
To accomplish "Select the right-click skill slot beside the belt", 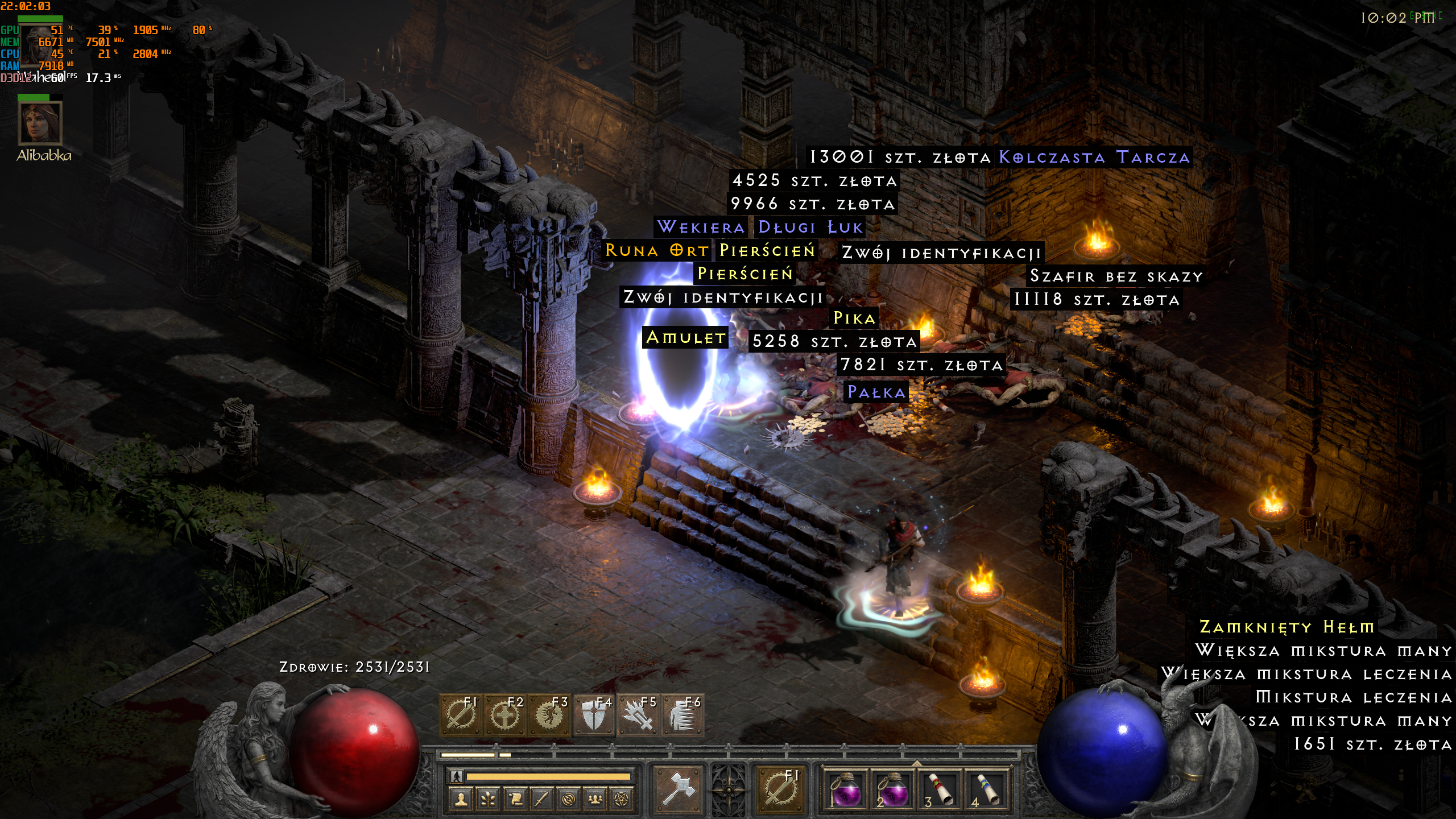I will (780, 789).
